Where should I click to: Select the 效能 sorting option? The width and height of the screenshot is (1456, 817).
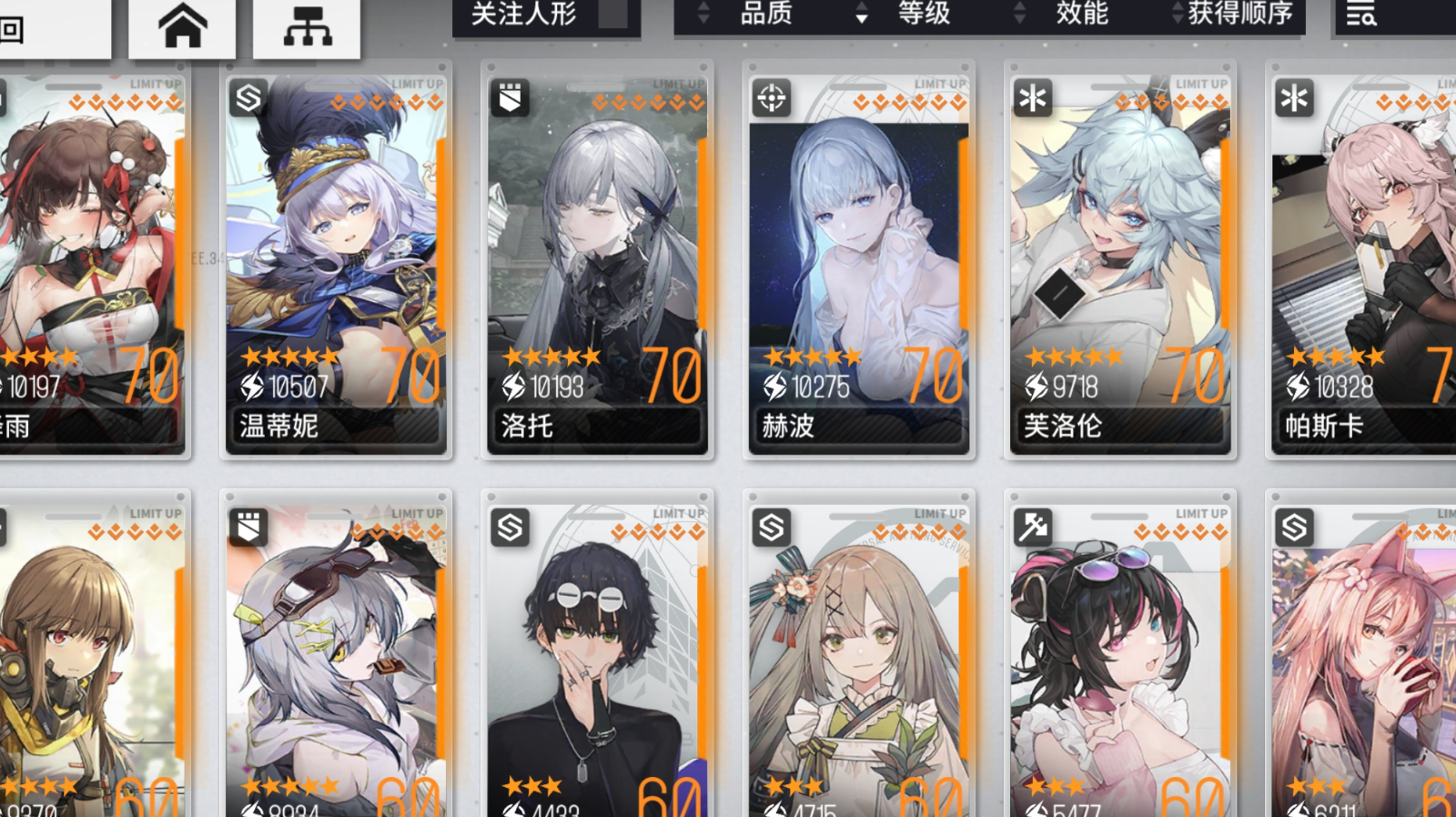point(1081,15)
